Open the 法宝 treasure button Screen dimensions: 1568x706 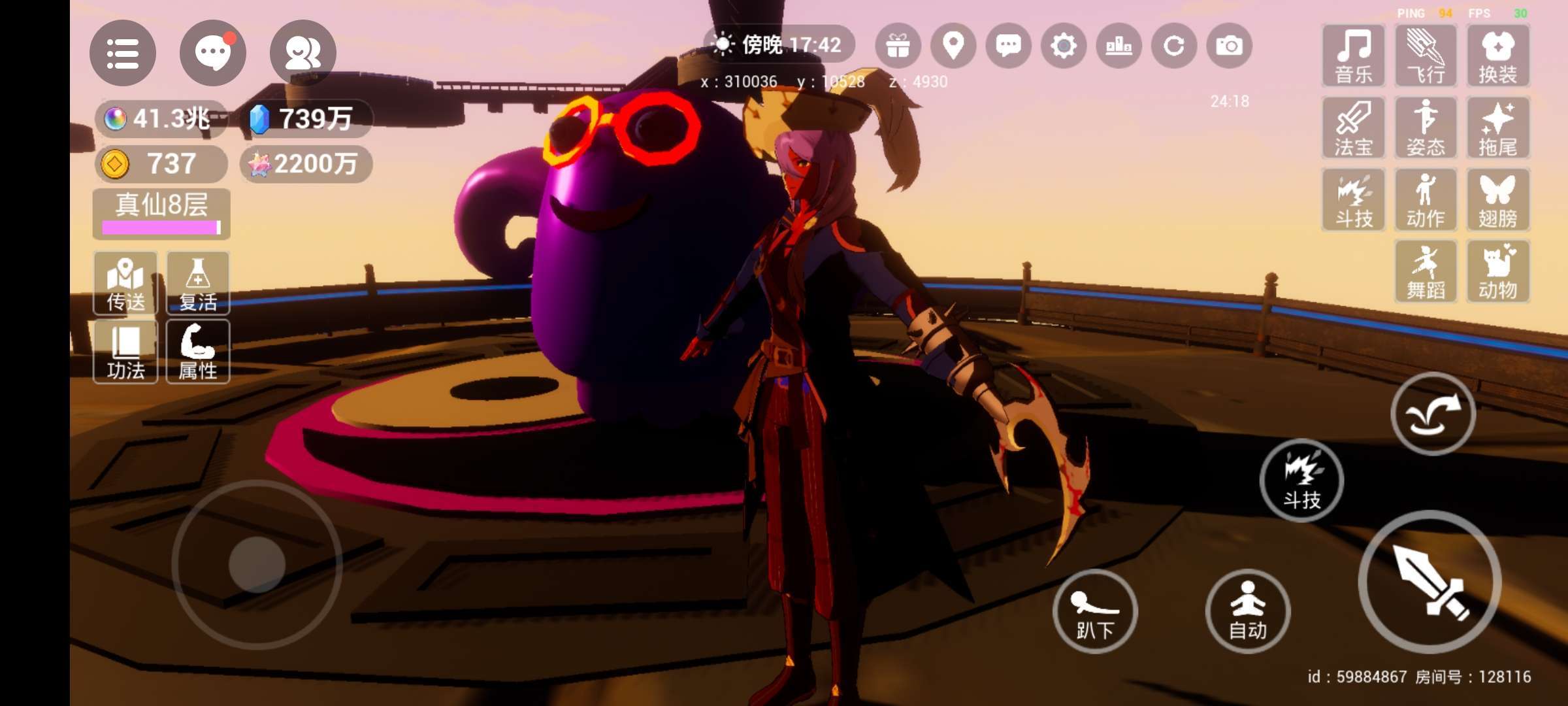pos(1353,128)
